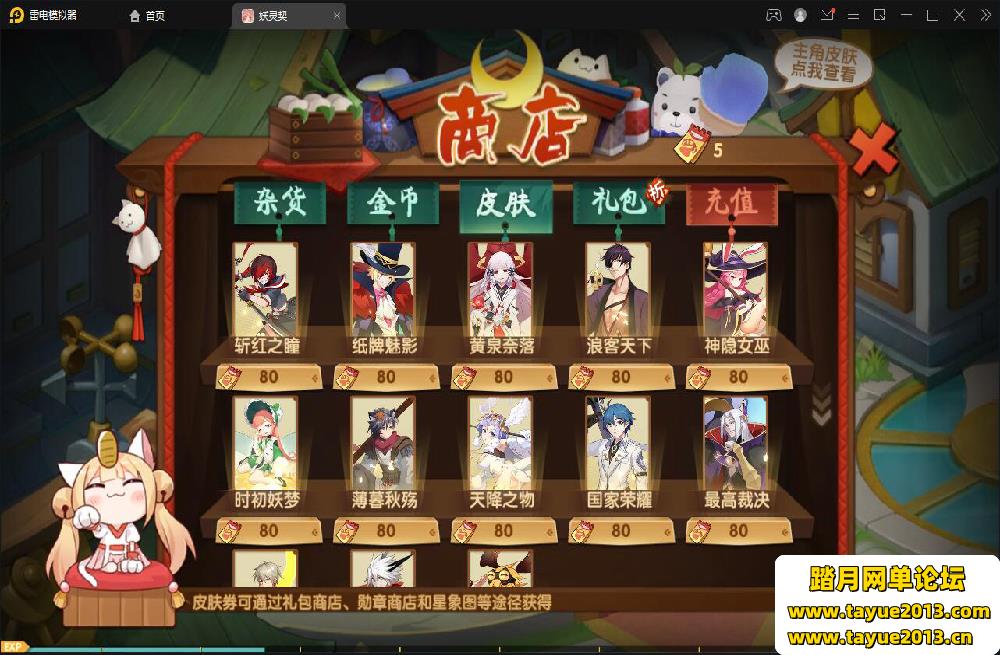Open the 充值 recharge tab
This screenshot has height=655, width=1000.
(x=731, y=203)
